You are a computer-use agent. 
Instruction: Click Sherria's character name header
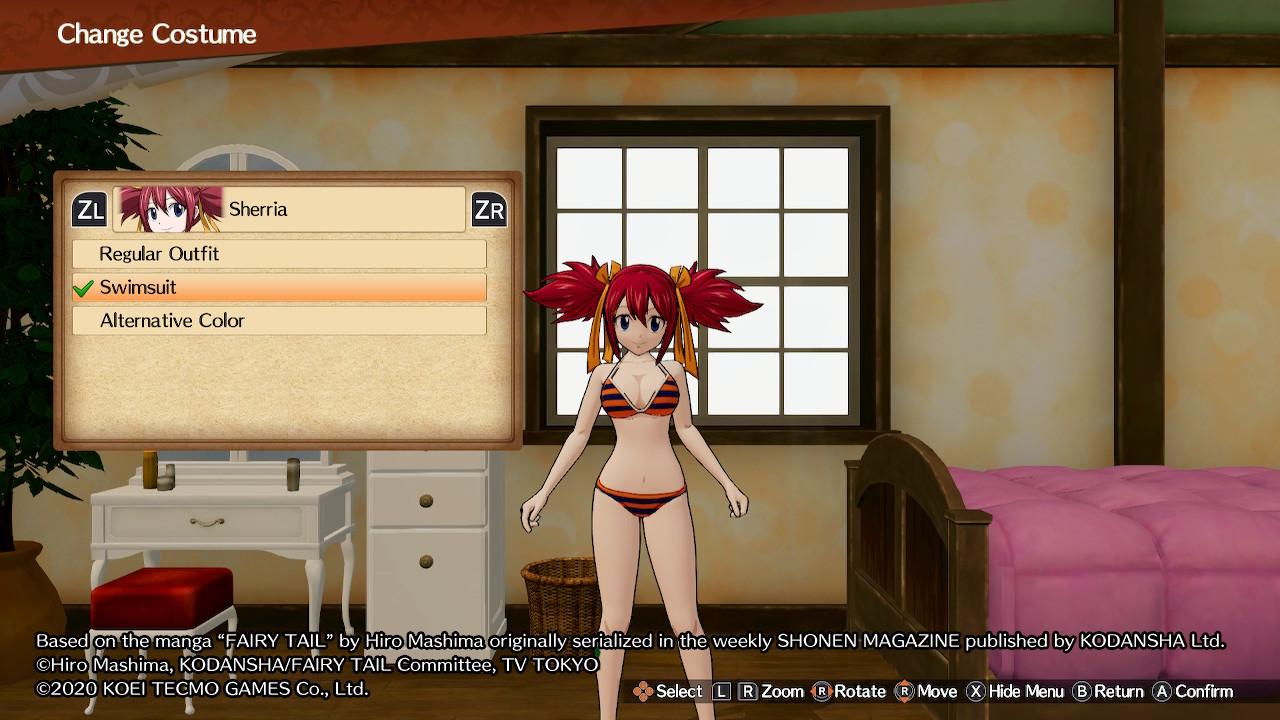coord(289,209)
